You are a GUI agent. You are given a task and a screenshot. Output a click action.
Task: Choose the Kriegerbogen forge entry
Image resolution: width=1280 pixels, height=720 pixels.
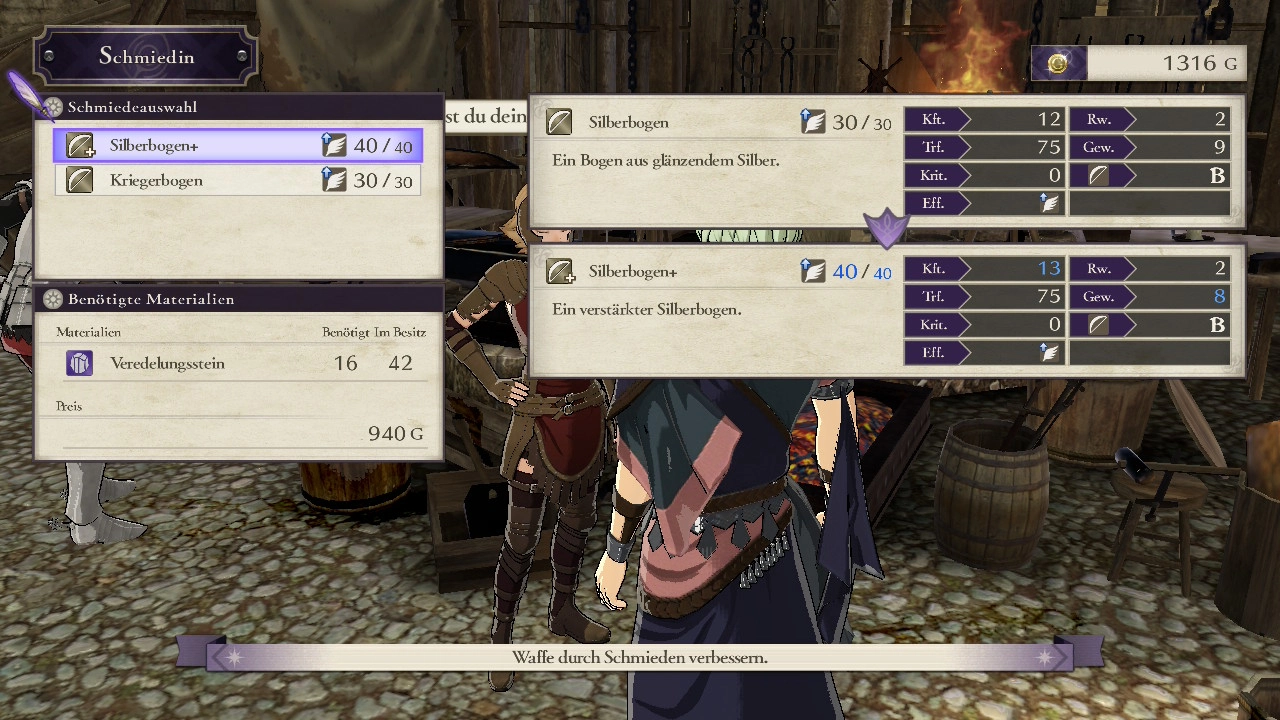pyautogui.click(x=238, y=181)
